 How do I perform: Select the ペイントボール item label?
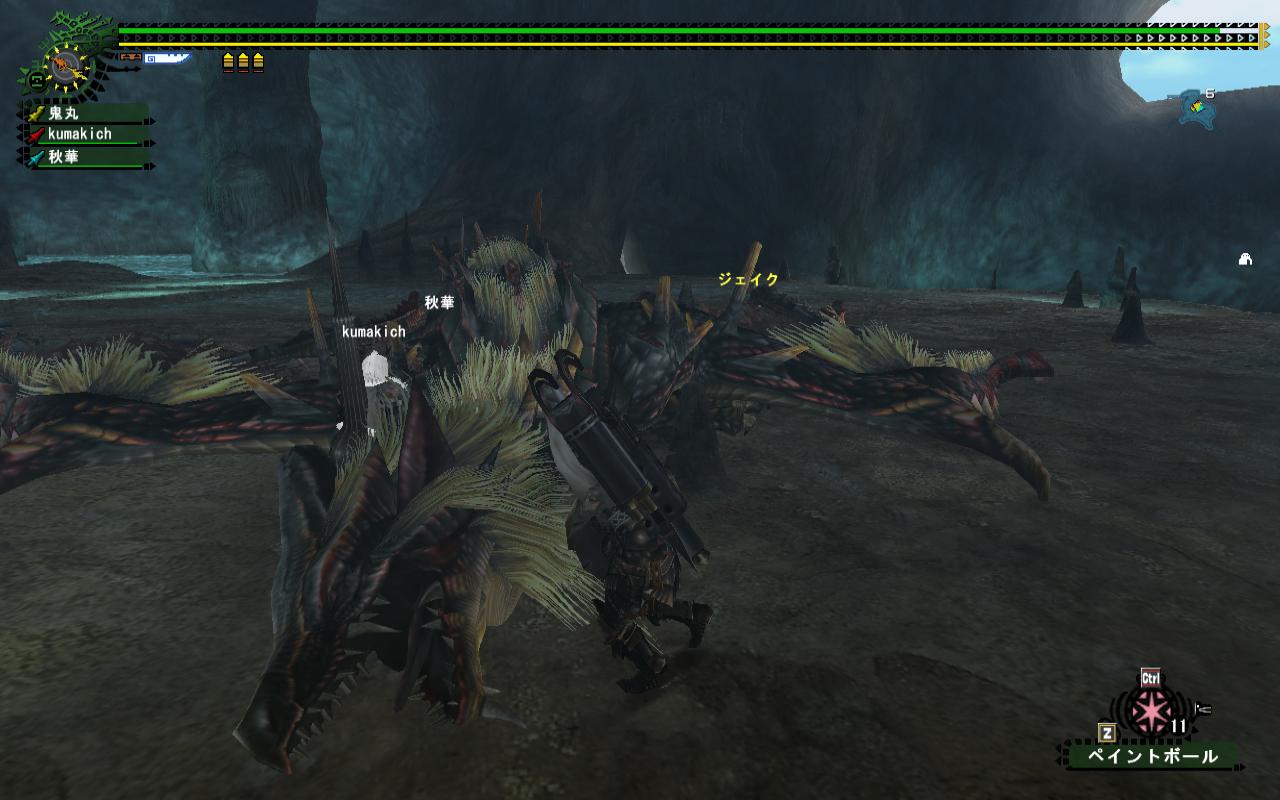coord(1152,756)
